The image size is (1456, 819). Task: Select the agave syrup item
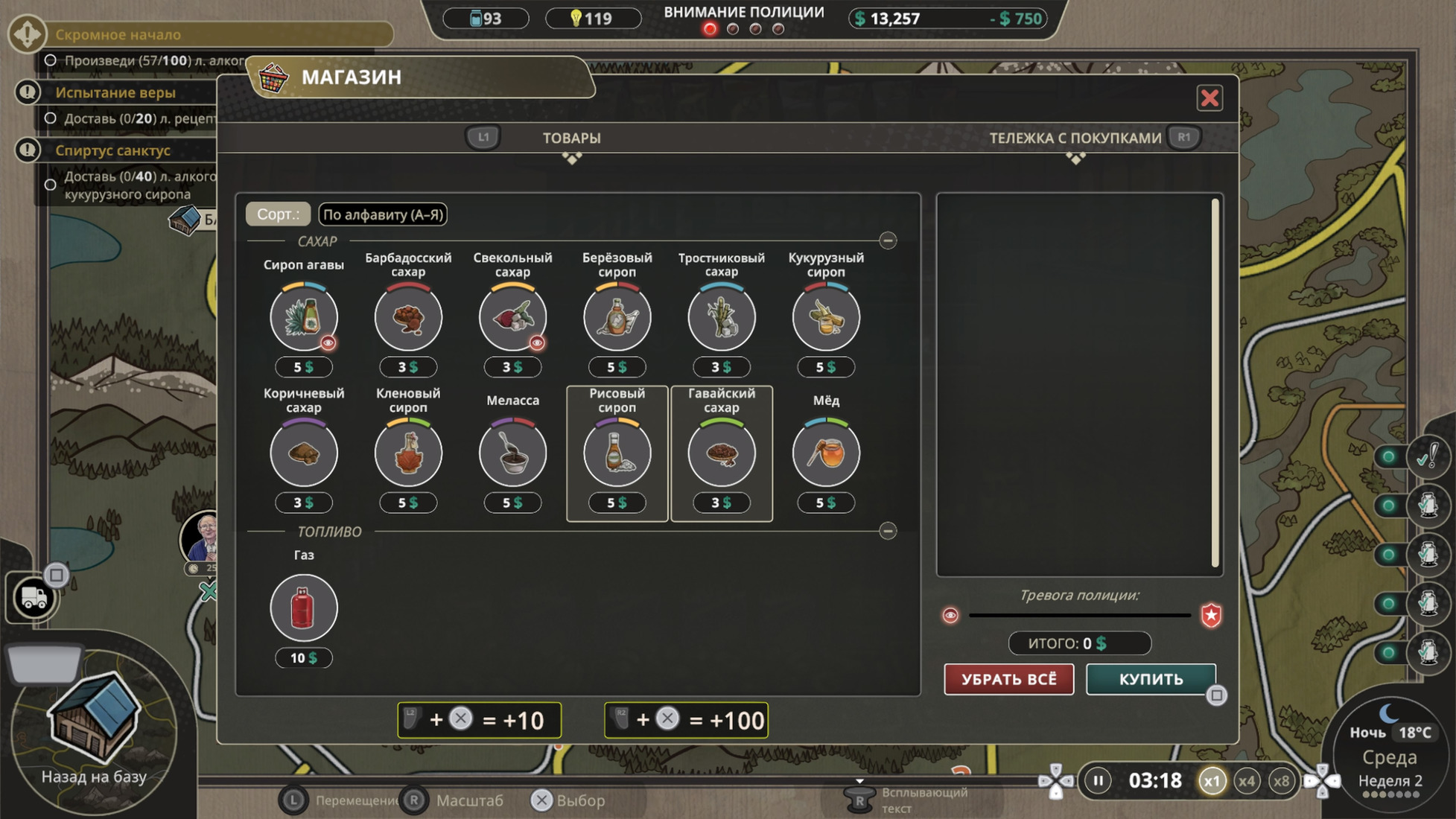304,318
